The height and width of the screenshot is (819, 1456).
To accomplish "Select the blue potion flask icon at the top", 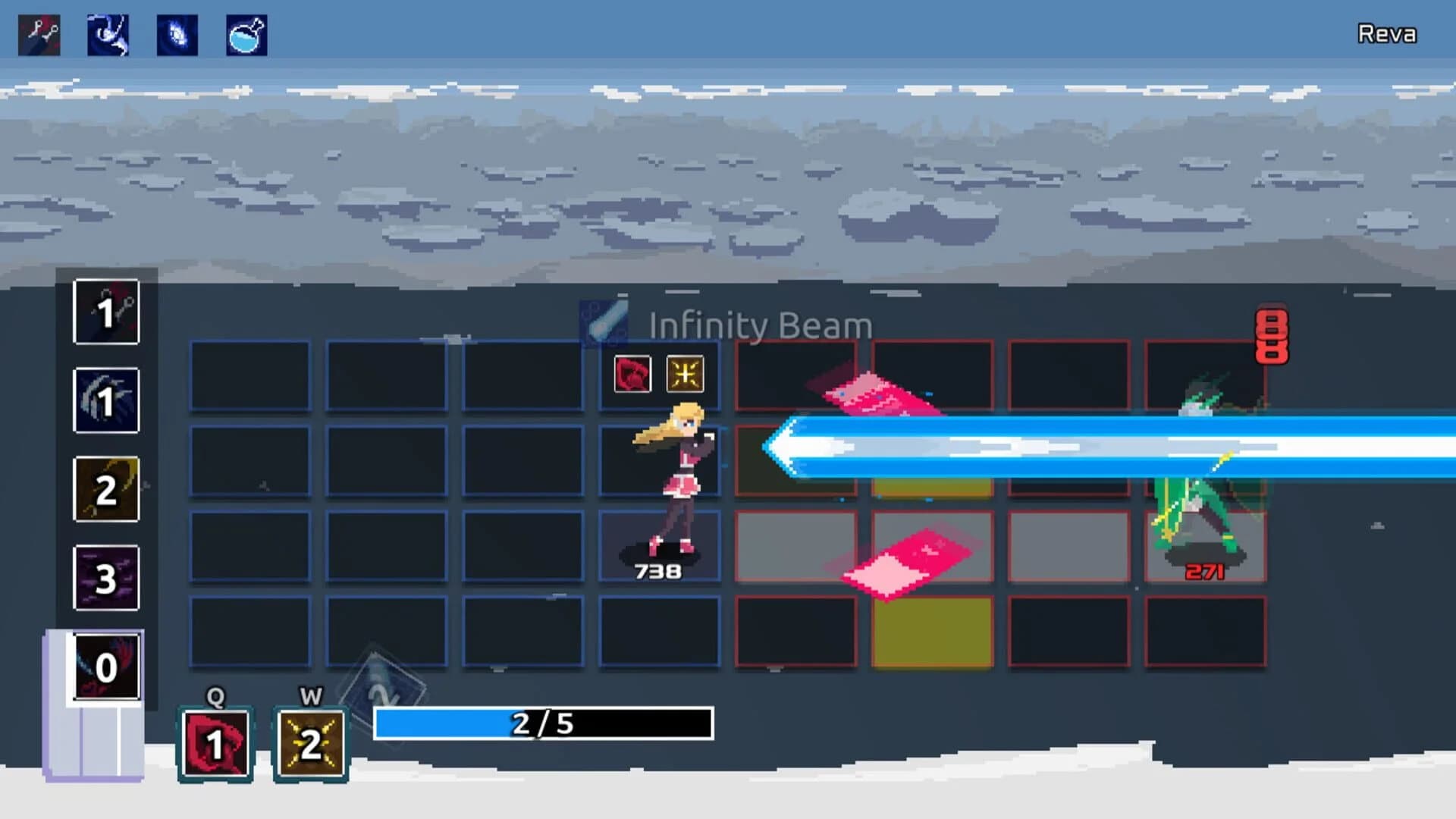I will [246, 34].
